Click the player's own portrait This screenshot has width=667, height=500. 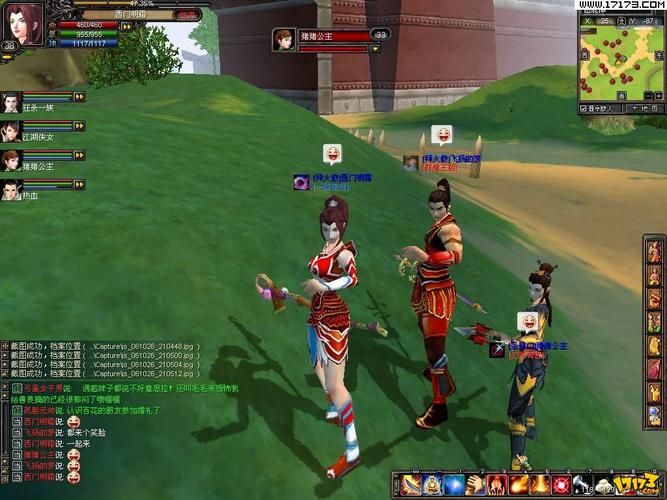pyautogui.click(x=24, y=21)
